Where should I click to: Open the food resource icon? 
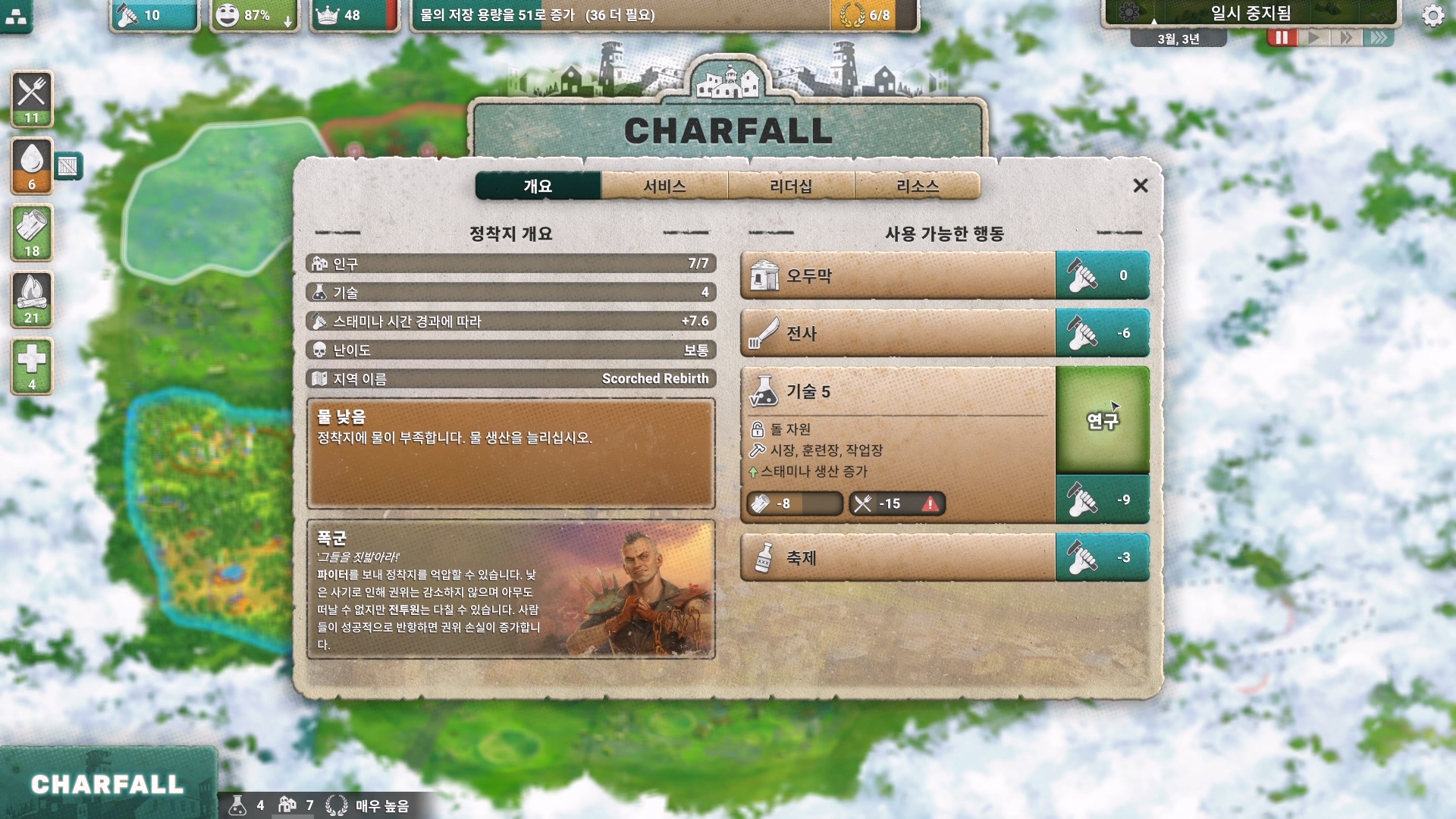click(x=32, y=99)
